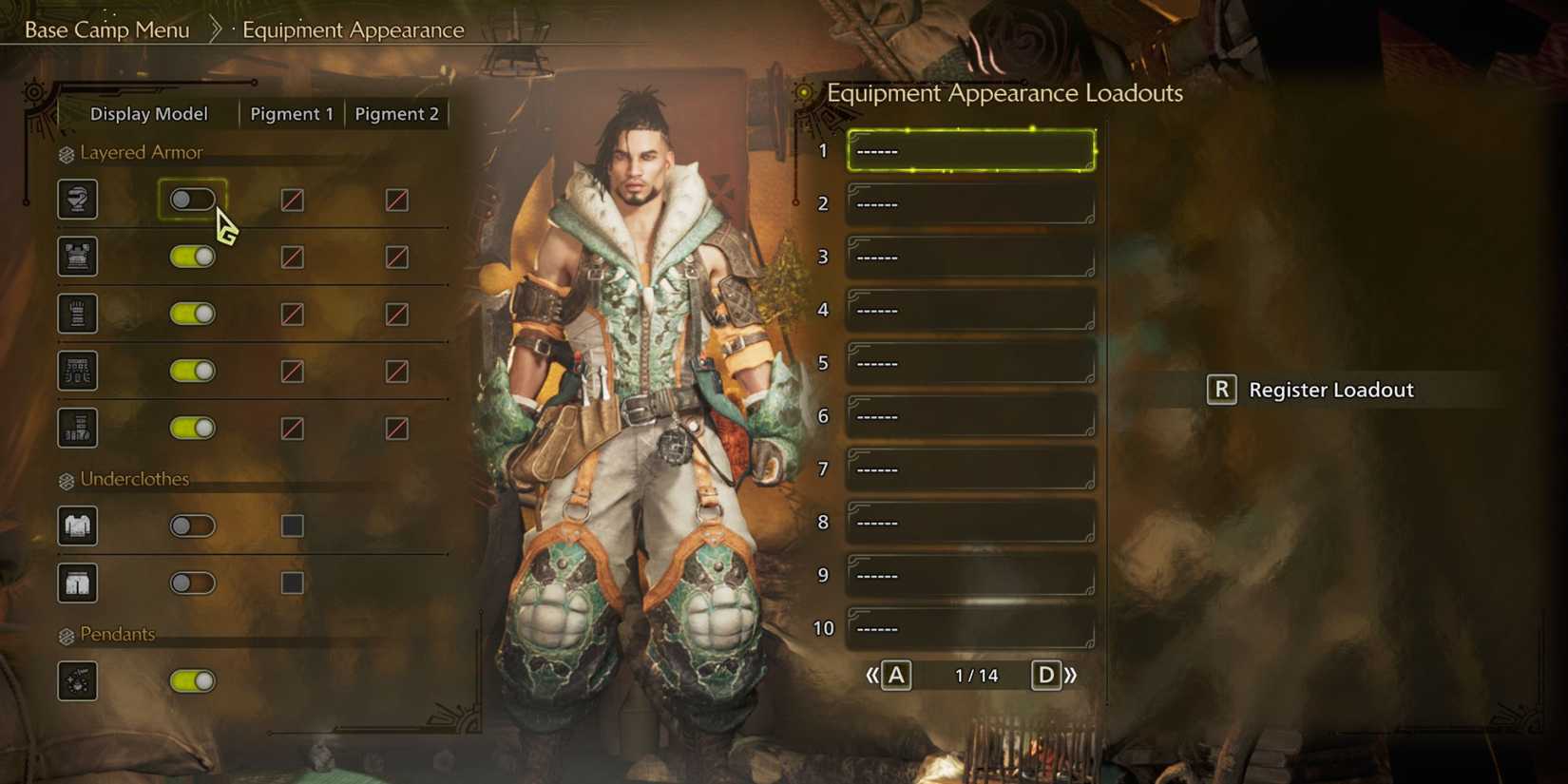
Task: Enable the head armor display toggle
Action: pos(193,200)
